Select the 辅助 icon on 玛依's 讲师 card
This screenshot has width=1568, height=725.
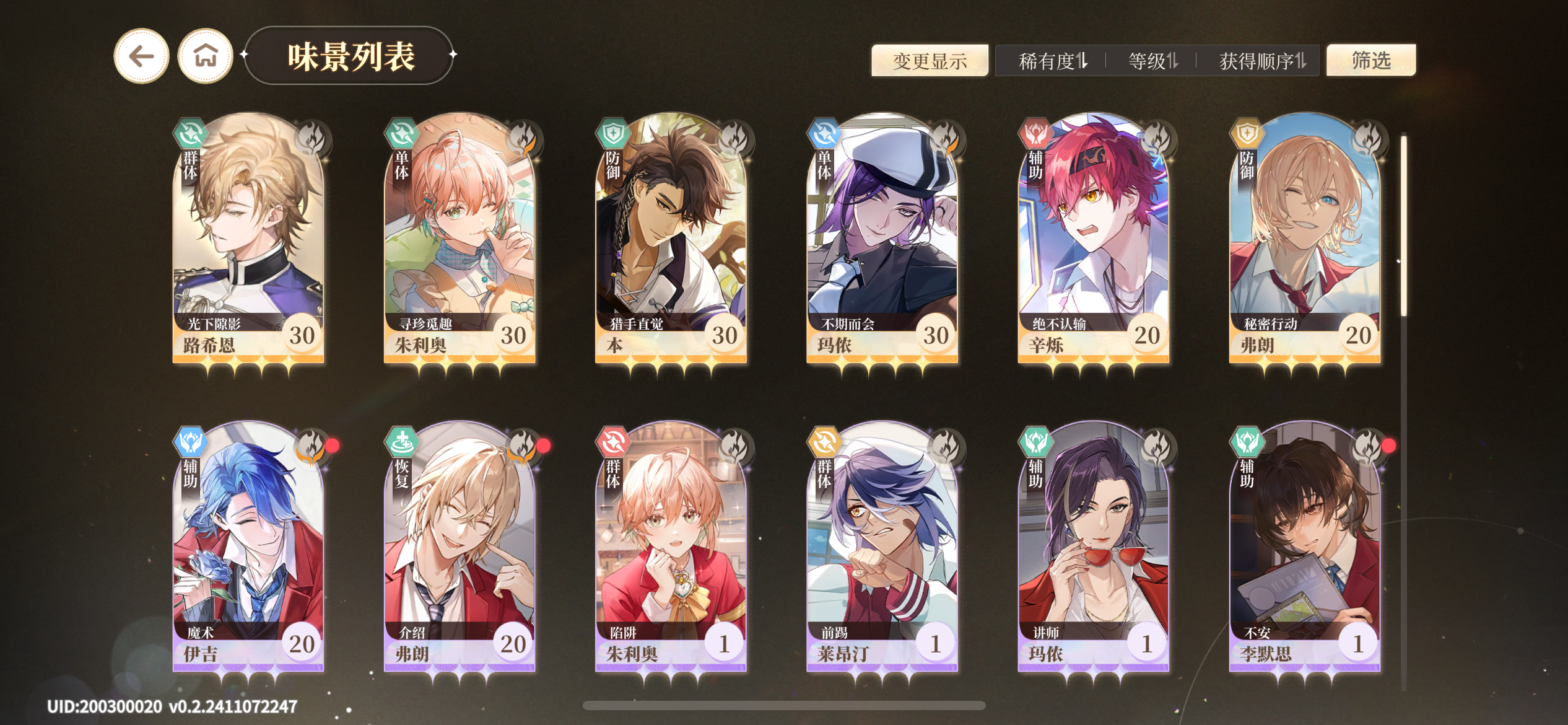[1037, 442]
